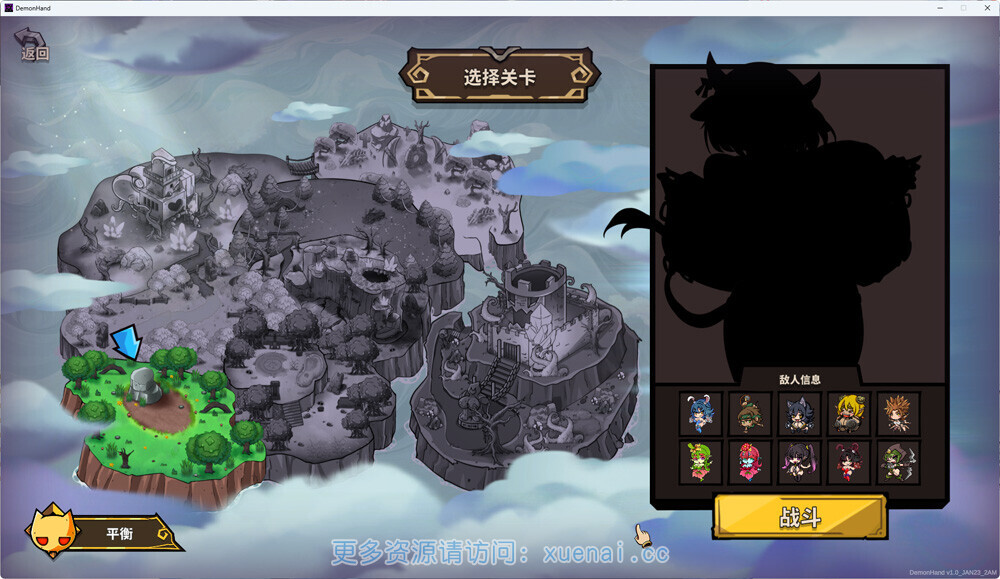Viewport: 1000px width, 579px height.
Task: Inspect the brown-haired green-headband enemy portrait
Action: 749,413
